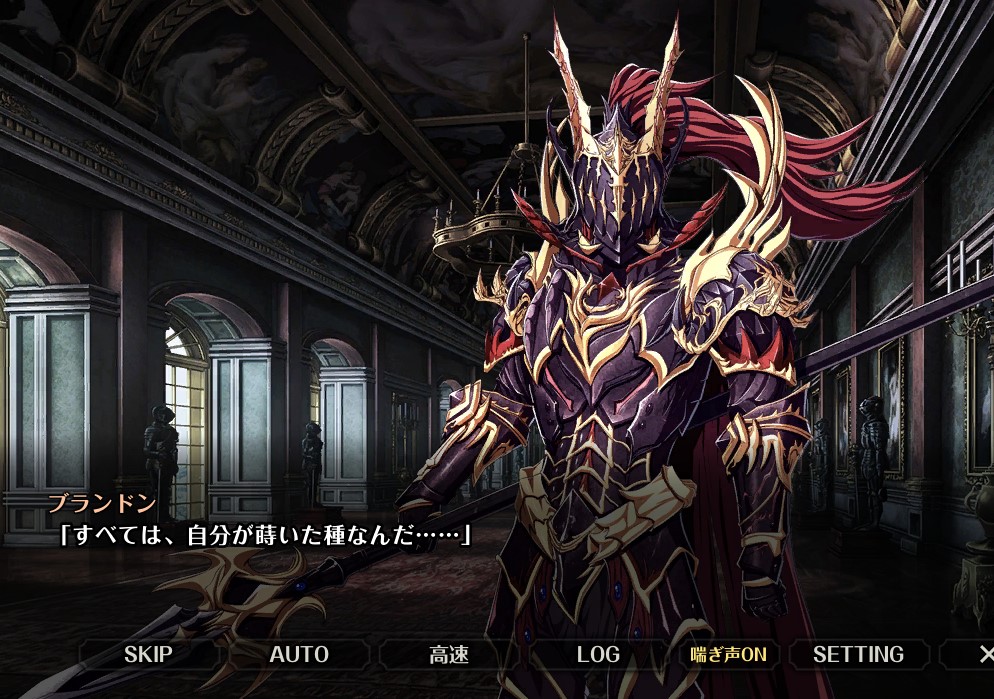The width and height of the screenshot is (994, 699).
Task: Activate the 高速 fast-forward button
Action: 449,655
